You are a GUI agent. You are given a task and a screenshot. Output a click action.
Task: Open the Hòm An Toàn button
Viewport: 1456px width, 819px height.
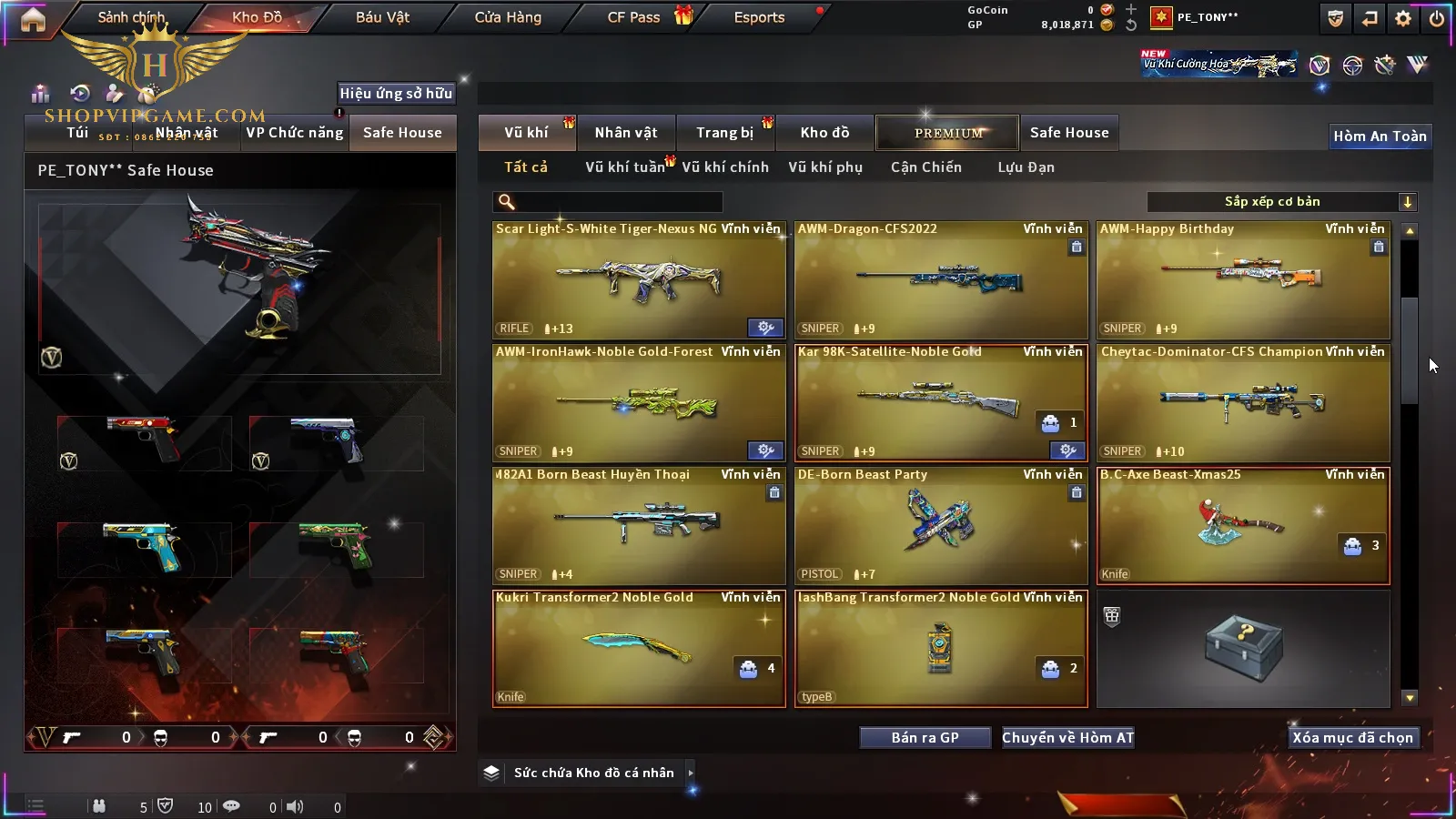[1380, 136]
